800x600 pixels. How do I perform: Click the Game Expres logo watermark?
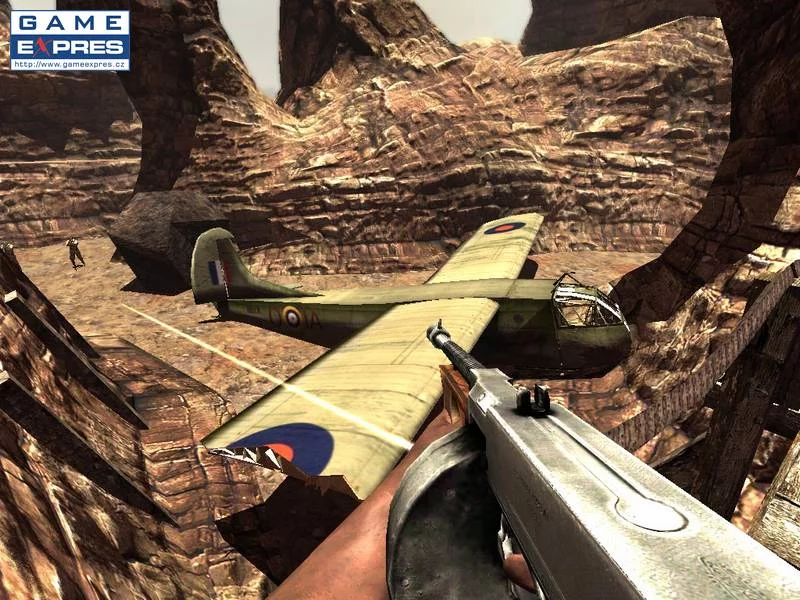(x=69, y=40)
